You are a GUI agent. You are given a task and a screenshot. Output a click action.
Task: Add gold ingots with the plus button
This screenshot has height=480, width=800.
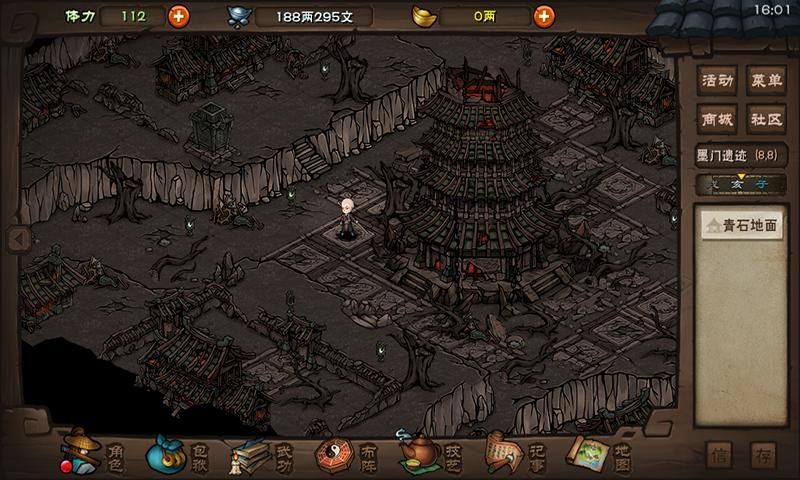point(543,16)
